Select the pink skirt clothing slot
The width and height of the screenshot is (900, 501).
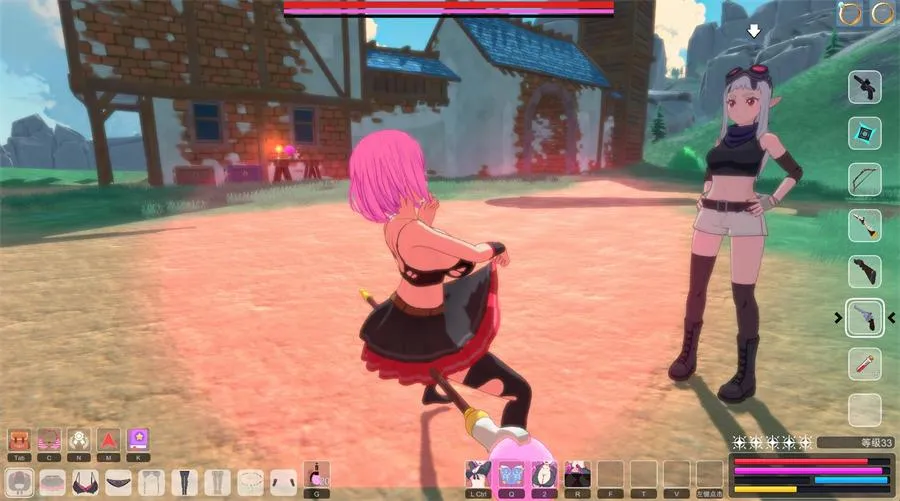52,482
